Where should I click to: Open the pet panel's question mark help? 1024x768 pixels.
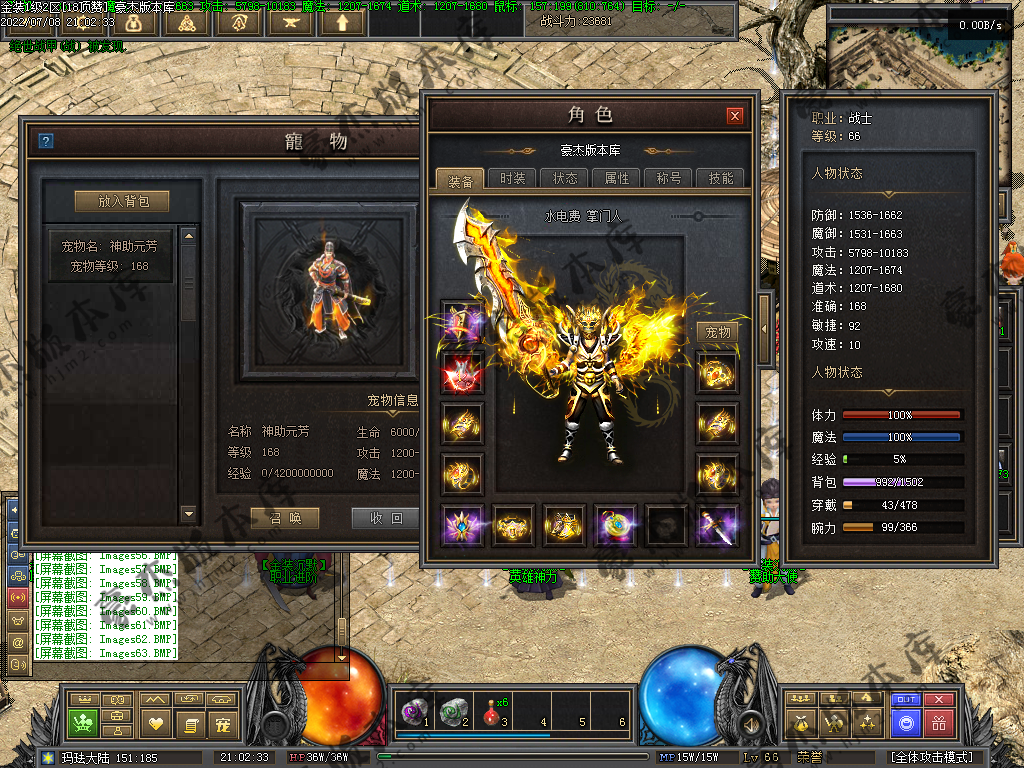click(x=45, y=141)
